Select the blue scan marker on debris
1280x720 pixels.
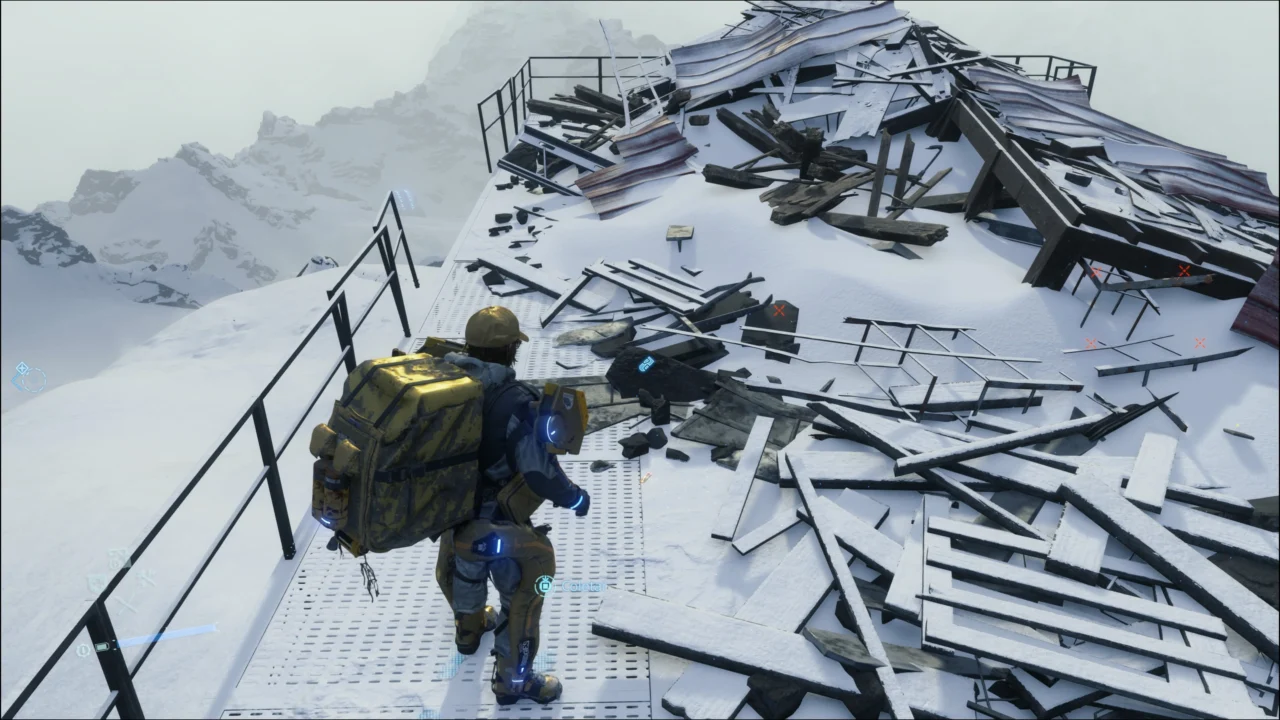point(646,363)
